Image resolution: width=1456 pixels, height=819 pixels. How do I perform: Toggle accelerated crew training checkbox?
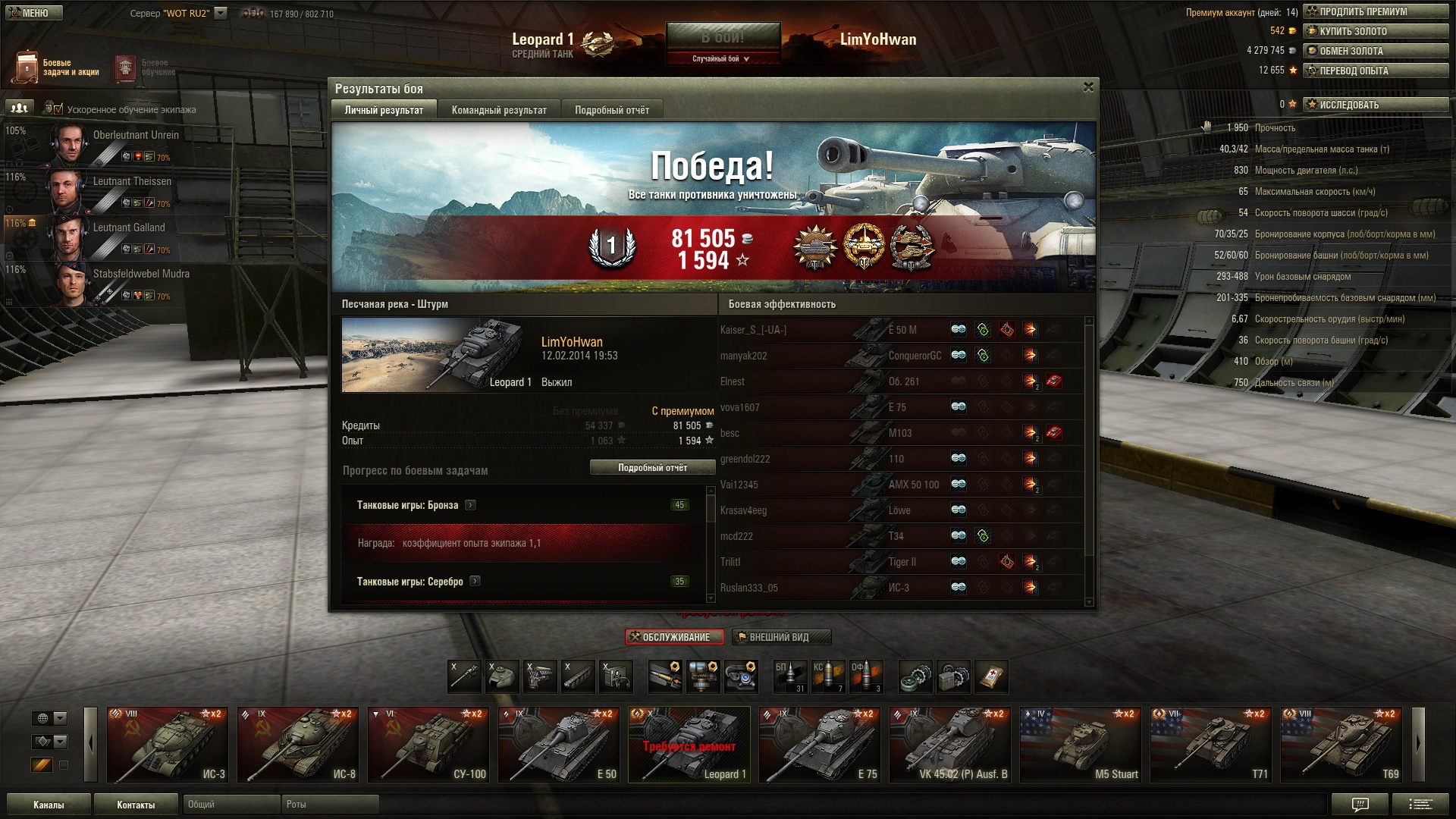tap(58, 109)
